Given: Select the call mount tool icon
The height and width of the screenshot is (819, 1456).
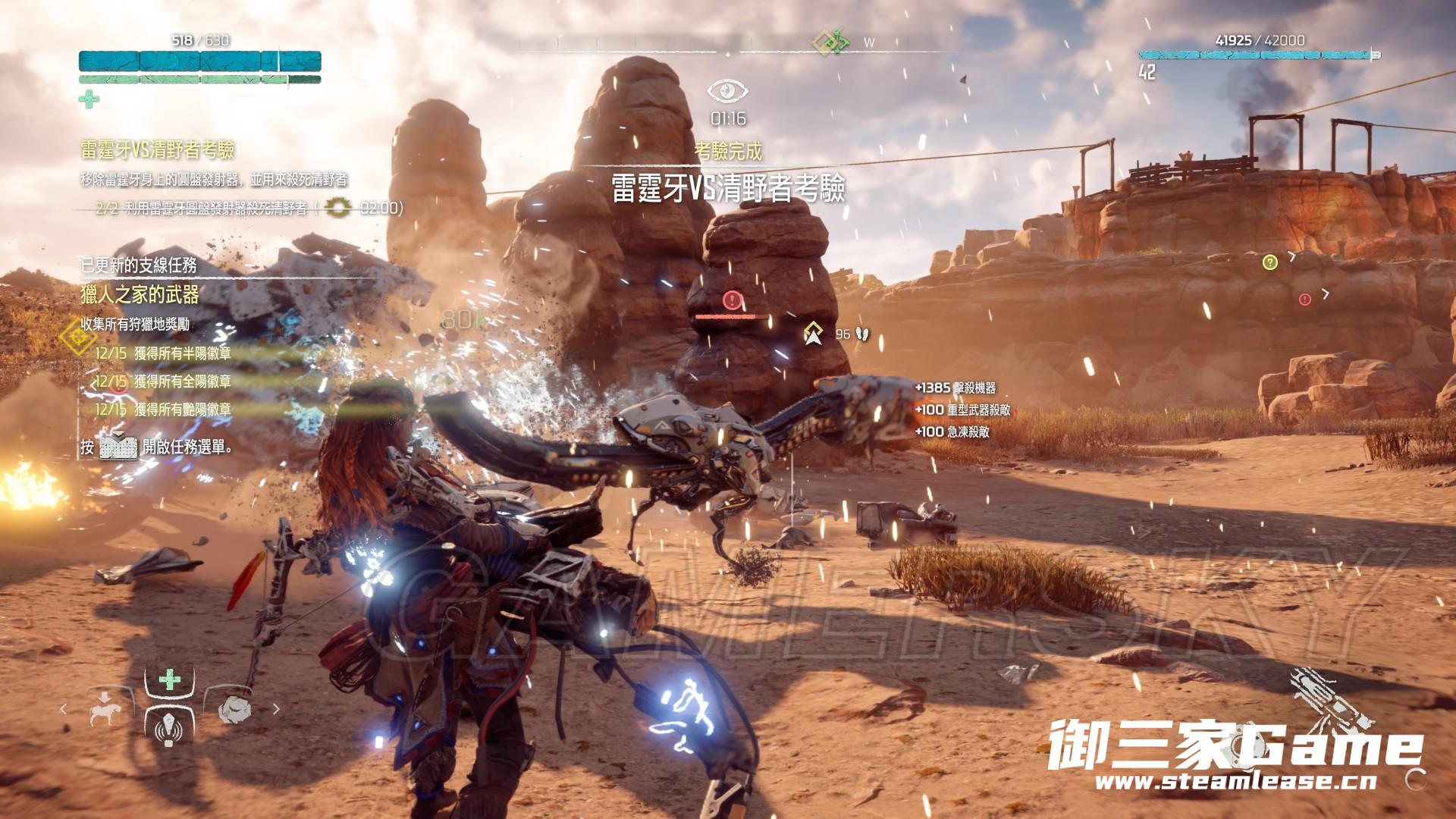Looking at the screenshot, I should [x=105, y=709].
